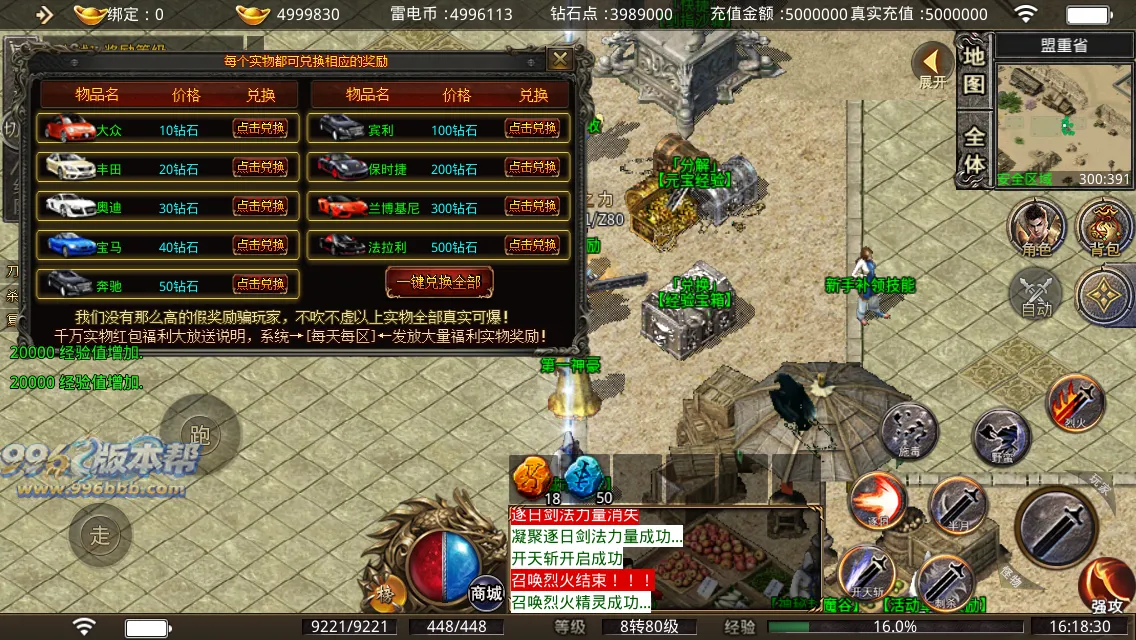
Task: Choose the 一键兑换全部 button
Action: (x=440, y=282)
